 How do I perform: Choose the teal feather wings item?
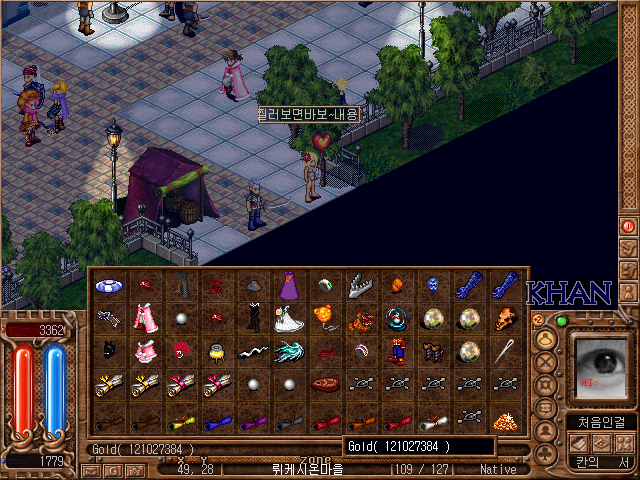[289, 352]
